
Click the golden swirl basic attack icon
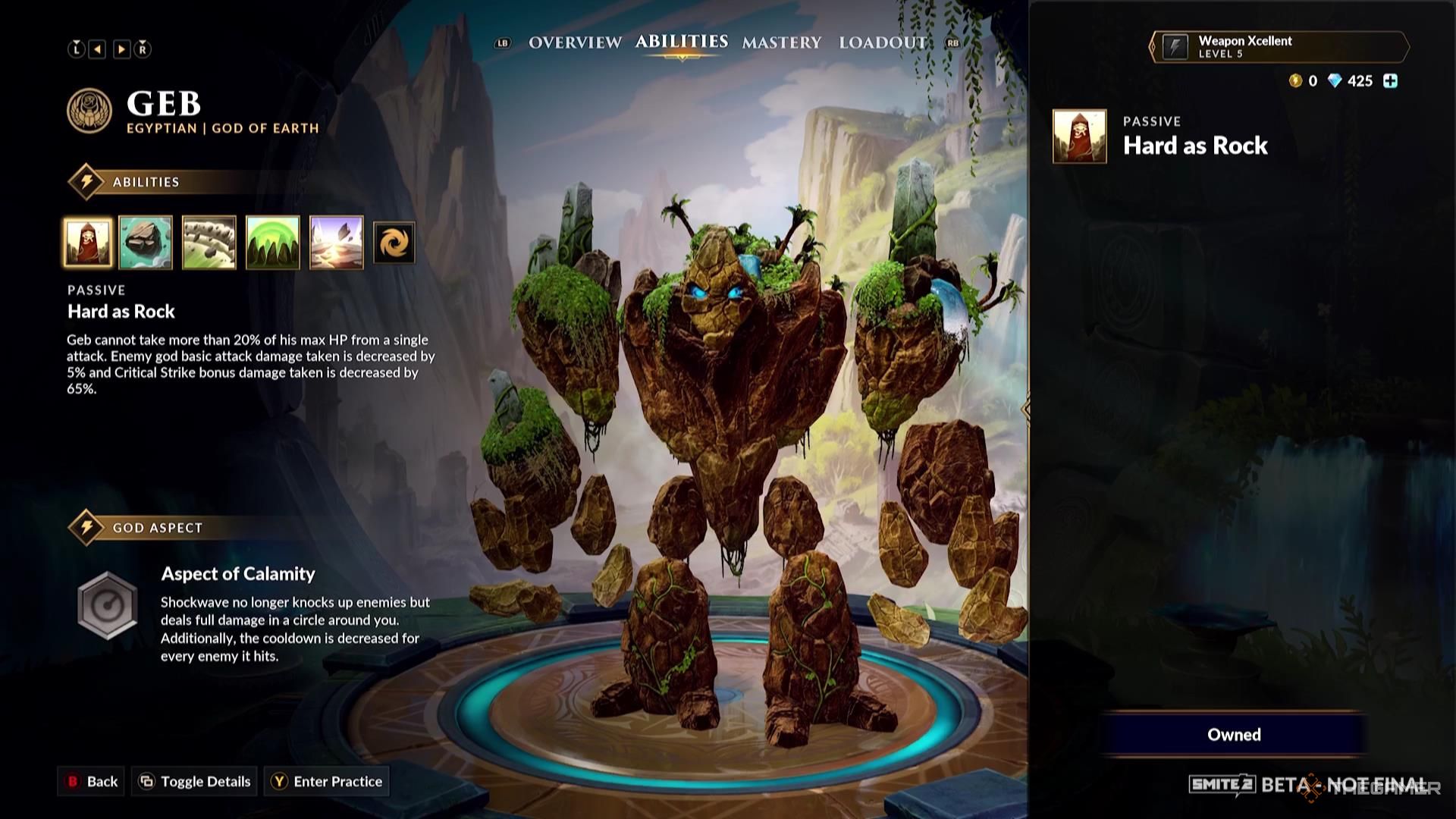(x=393, y=243)
